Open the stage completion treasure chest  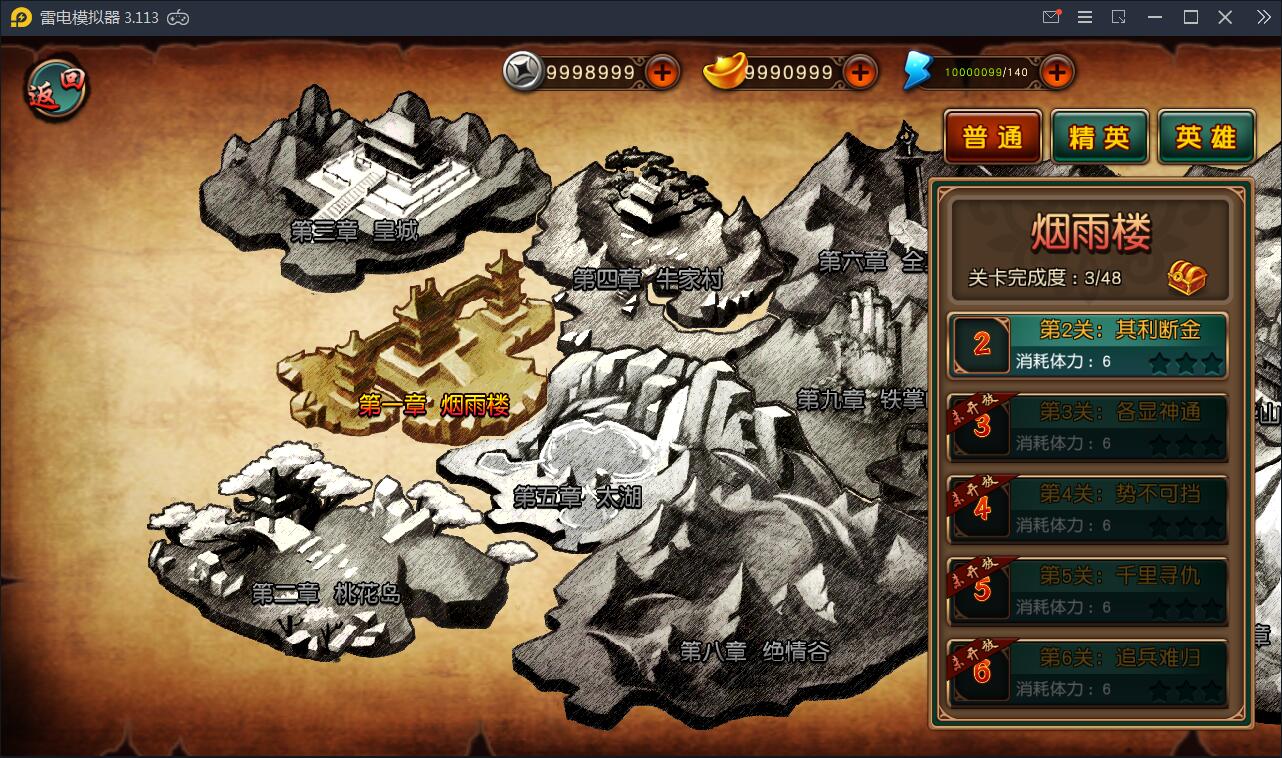click(1187, 277)
